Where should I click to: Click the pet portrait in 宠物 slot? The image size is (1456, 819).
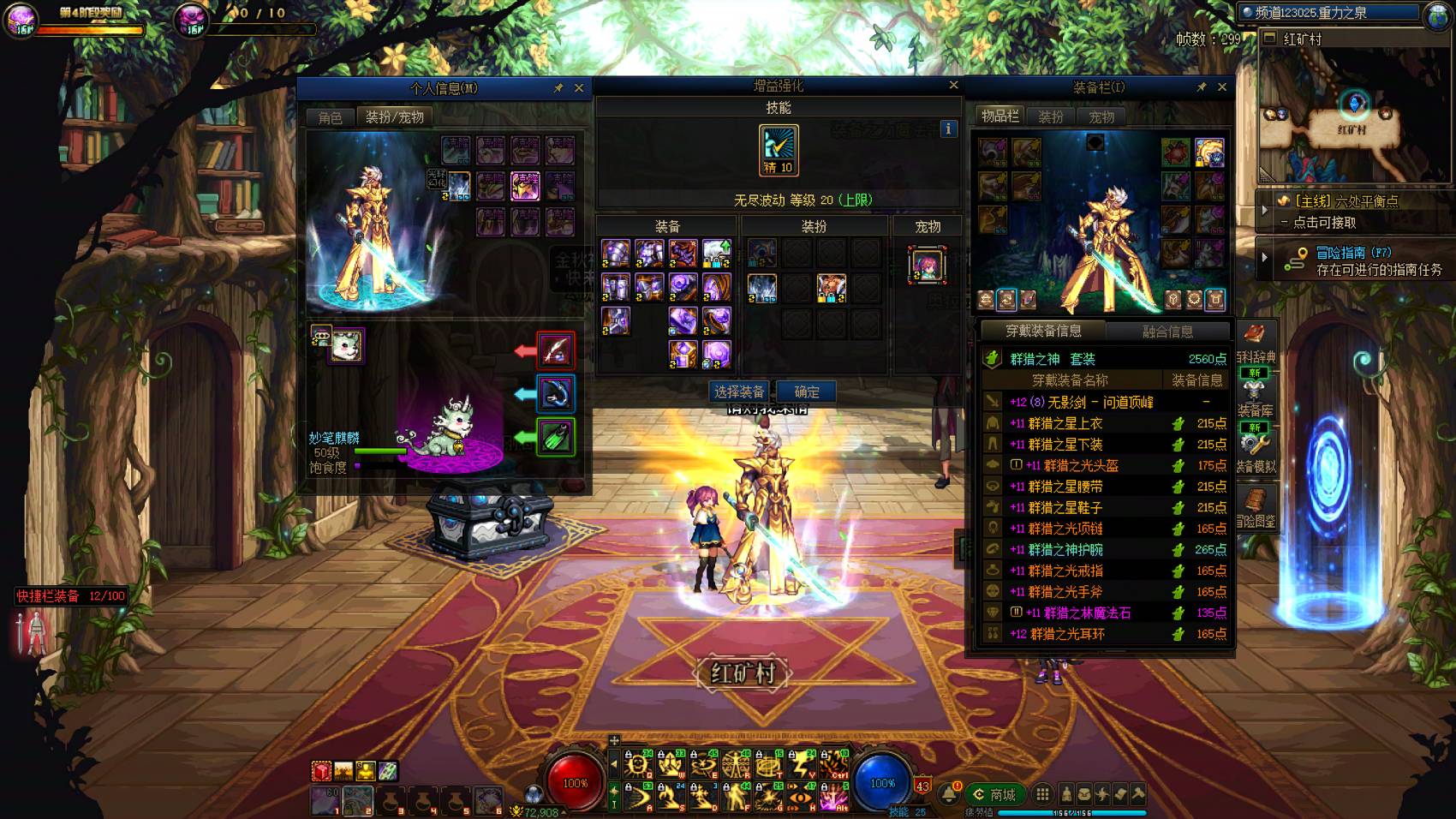tap(927, 265)
